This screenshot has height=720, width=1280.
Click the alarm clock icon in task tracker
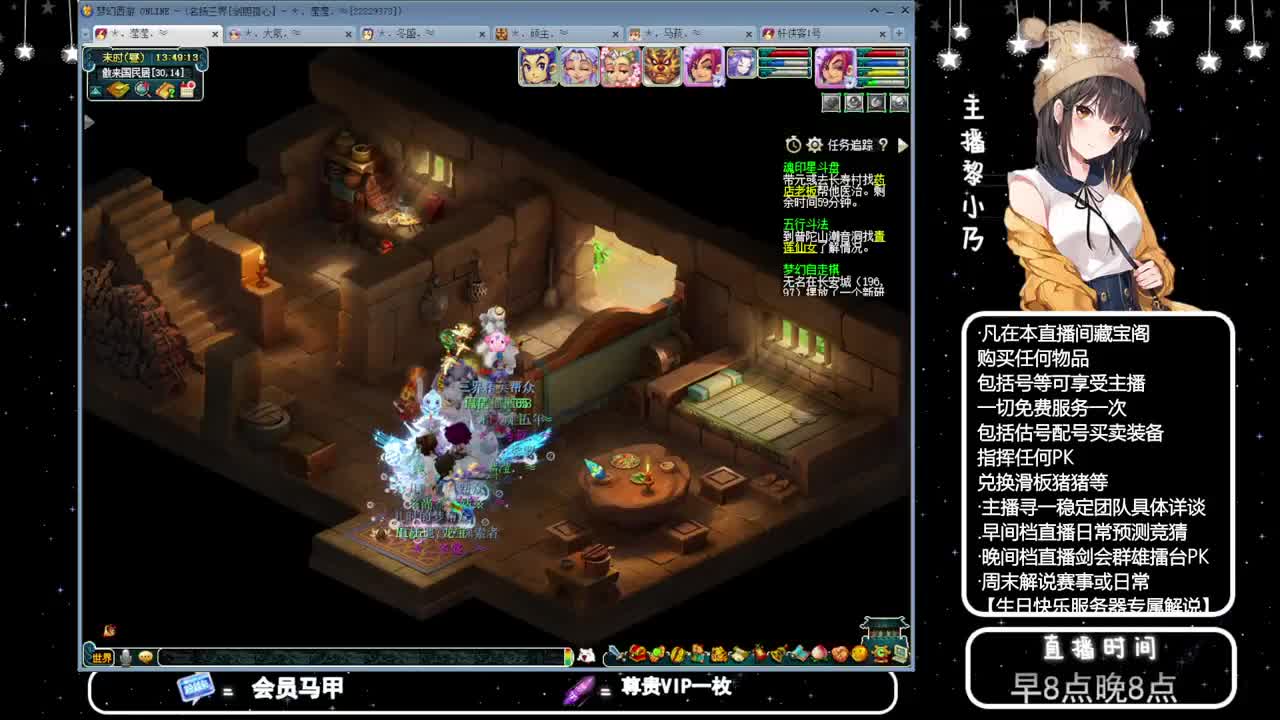pyautogui.click(x=793, y=145)
